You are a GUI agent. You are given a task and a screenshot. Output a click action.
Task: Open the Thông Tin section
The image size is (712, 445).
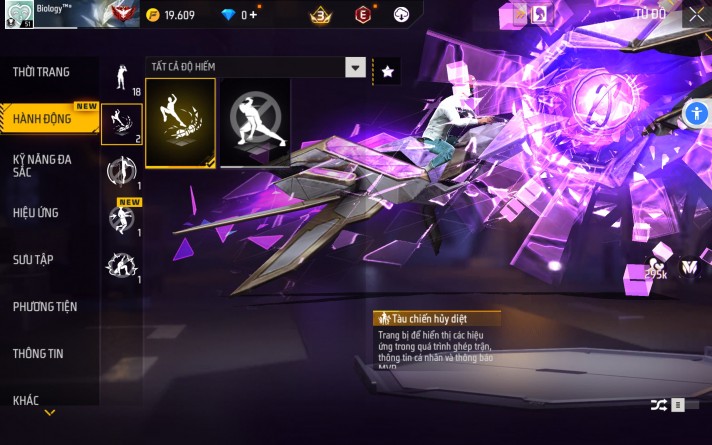point(39,354)
